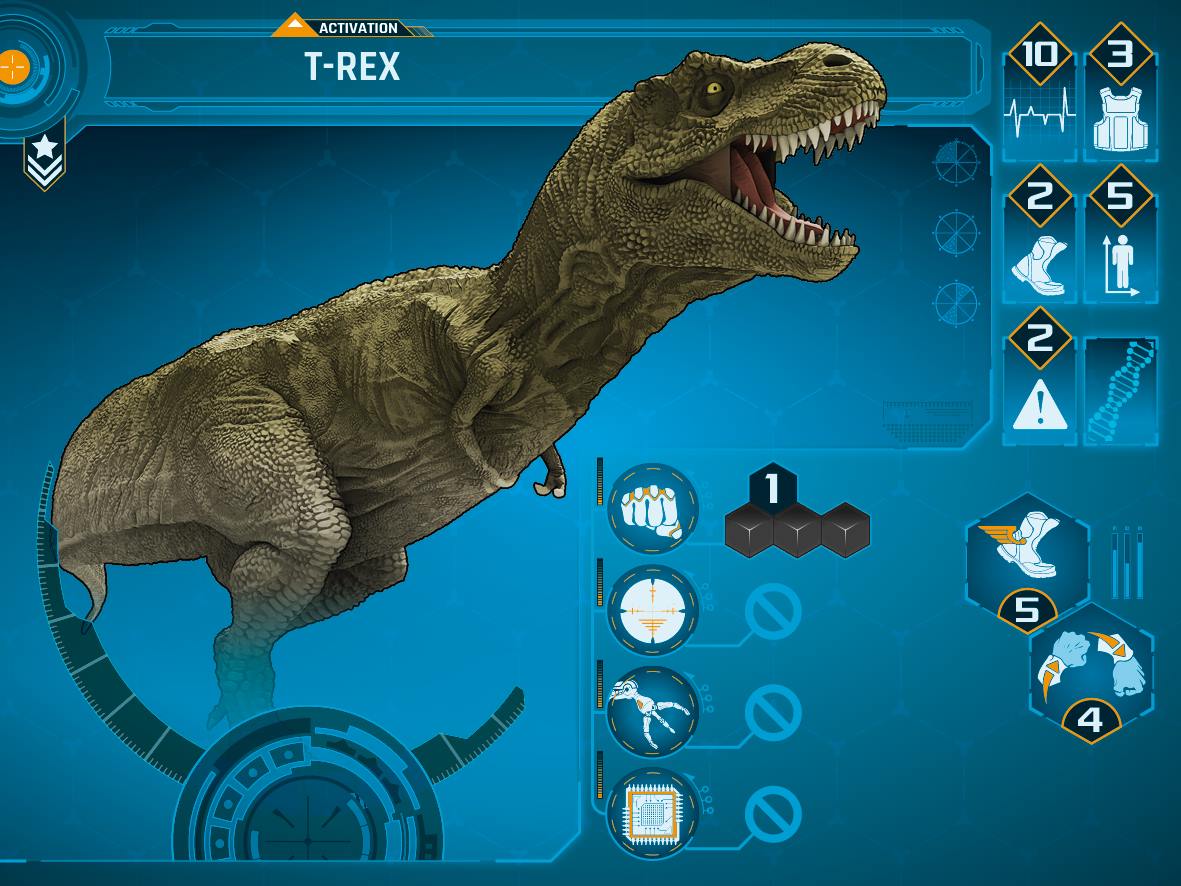Toggle the orange Activation tab
1181x886 pixels.
[x=350, y=27]
